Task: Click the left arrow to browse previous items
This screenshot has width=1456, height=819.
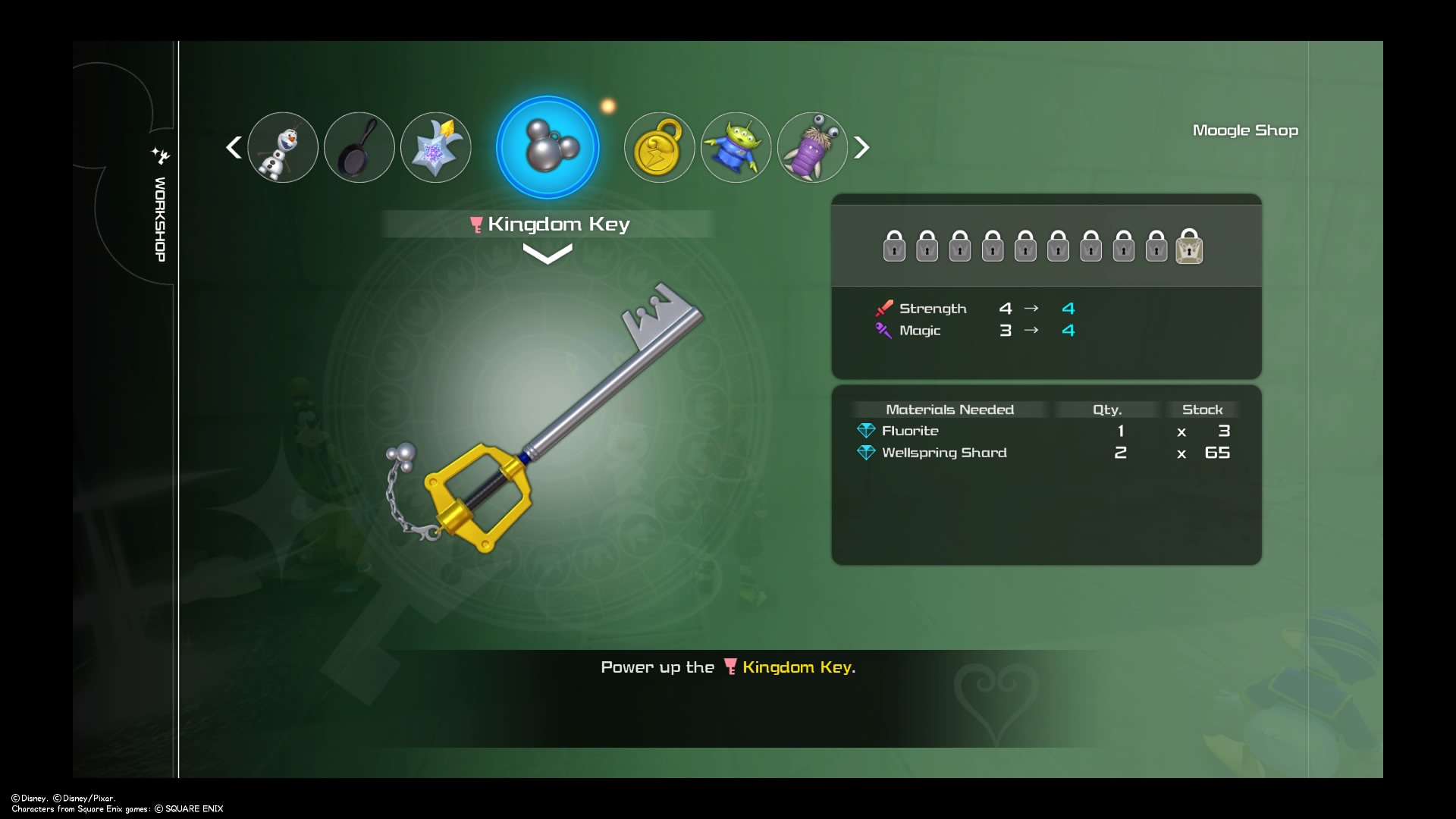Action: 234,147
